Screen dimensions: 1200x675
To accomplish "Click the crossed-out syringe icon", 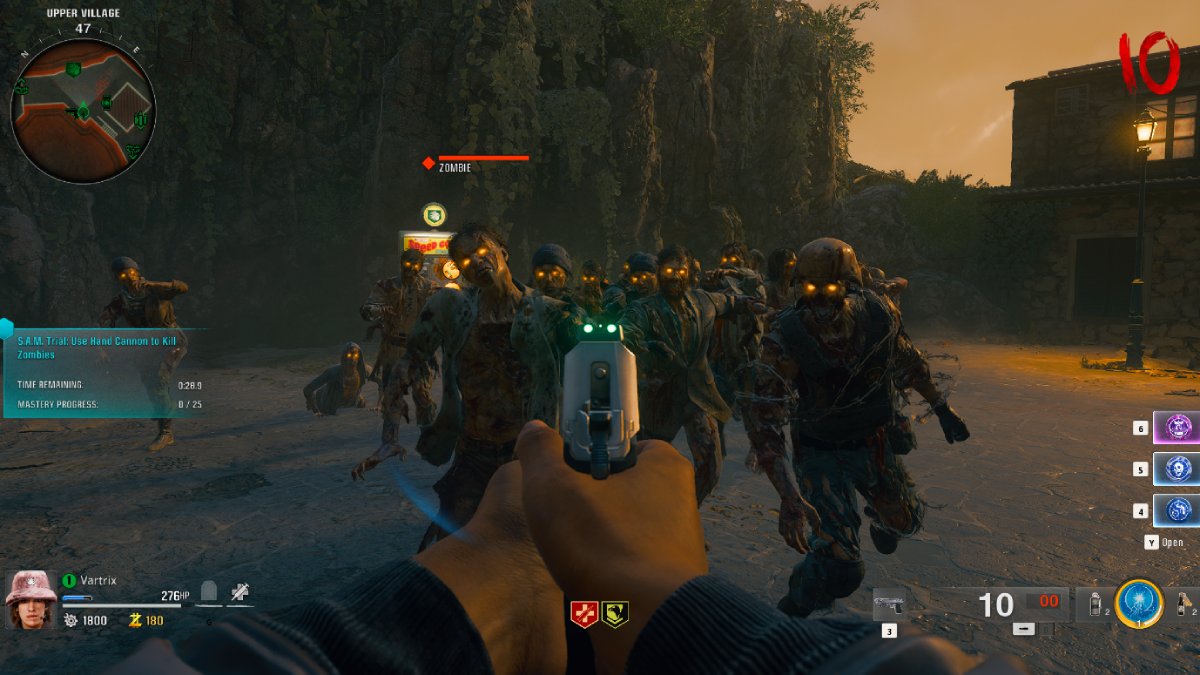I will pyautogui.click(x=239, y=593).
